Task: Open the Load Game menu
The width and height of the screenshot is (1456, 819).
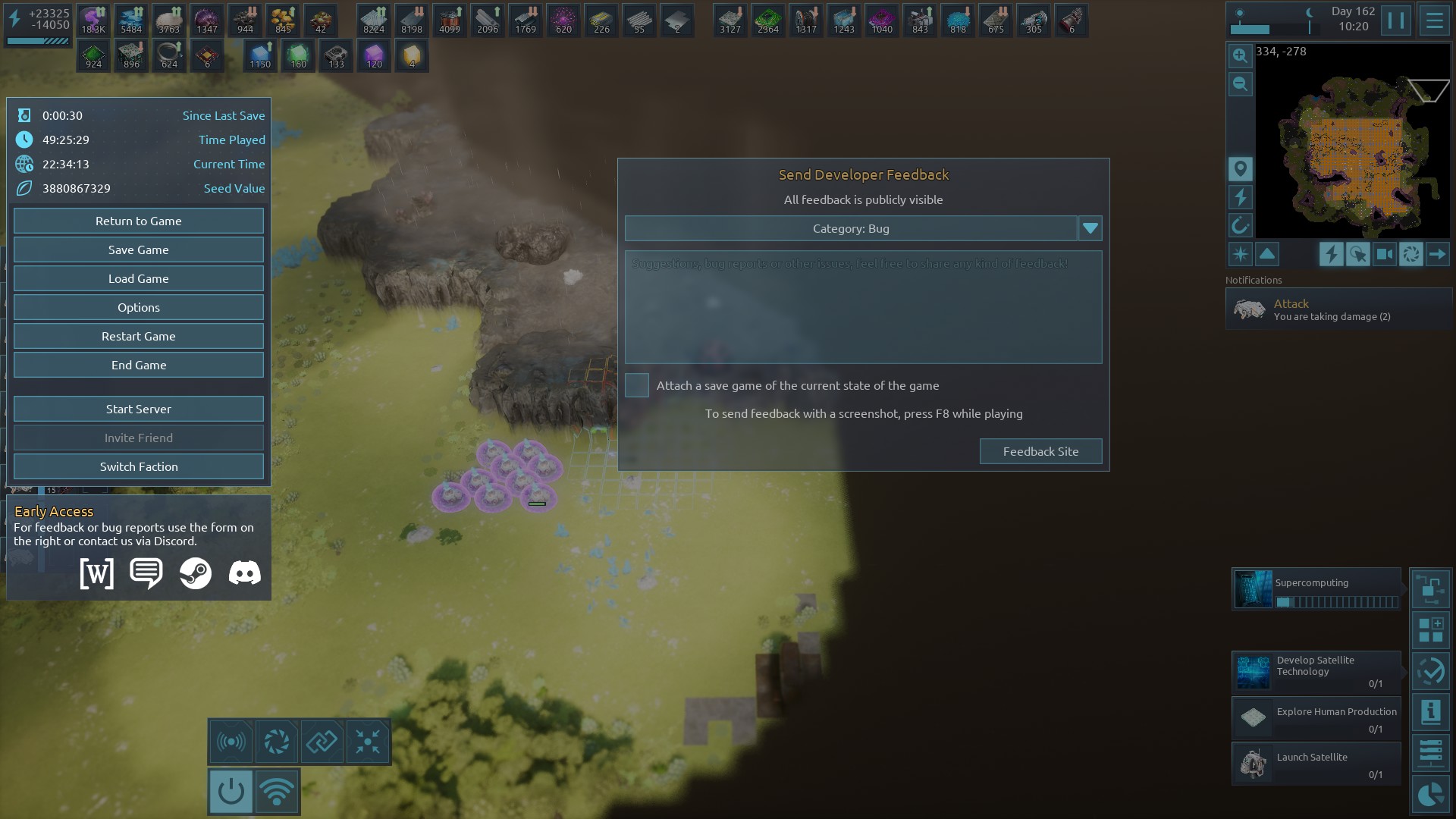Action: tap(139, 278)
